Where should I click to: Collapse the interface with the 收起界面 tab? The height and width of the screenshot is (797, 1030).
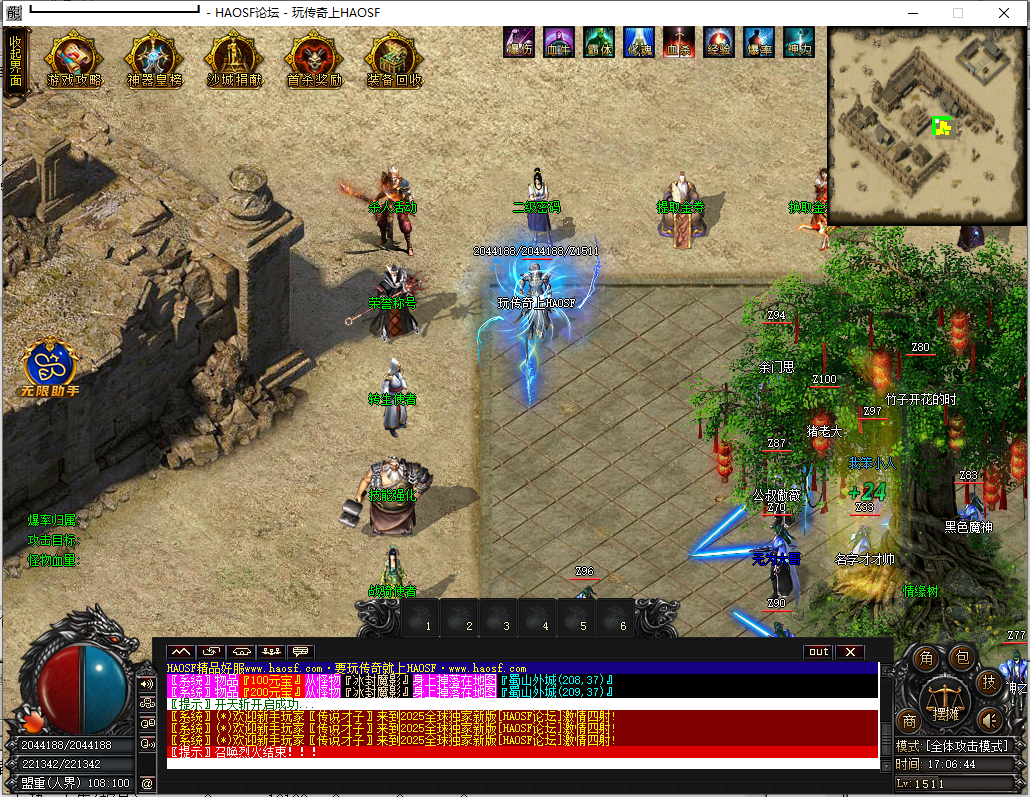click(x=15, y=62)
